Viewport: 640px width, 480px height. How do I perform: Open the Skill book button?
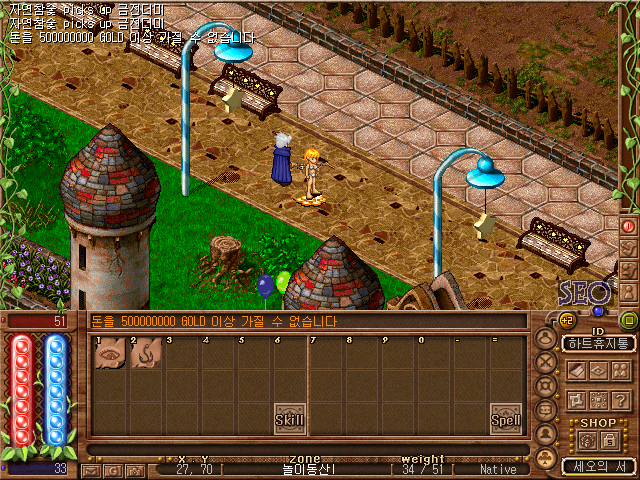coord(289,419)
